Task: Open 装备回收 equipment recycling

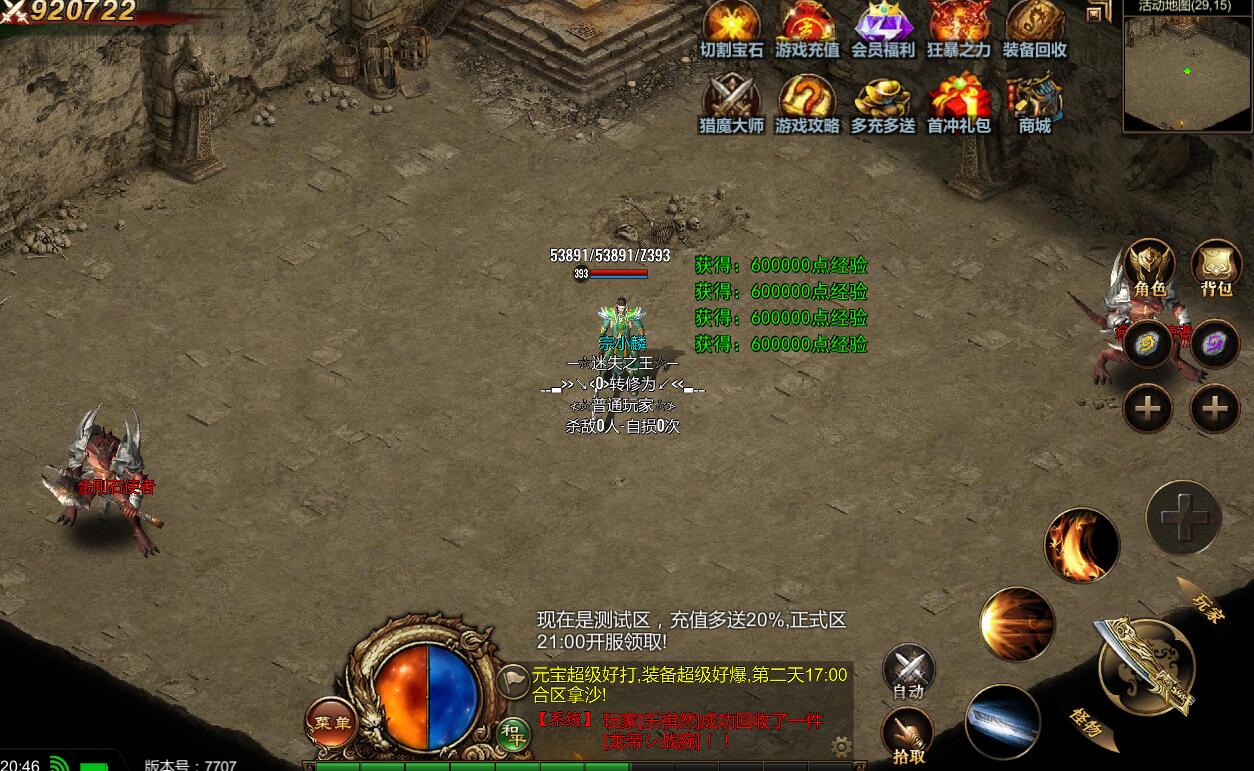Action: point(1035,27)
